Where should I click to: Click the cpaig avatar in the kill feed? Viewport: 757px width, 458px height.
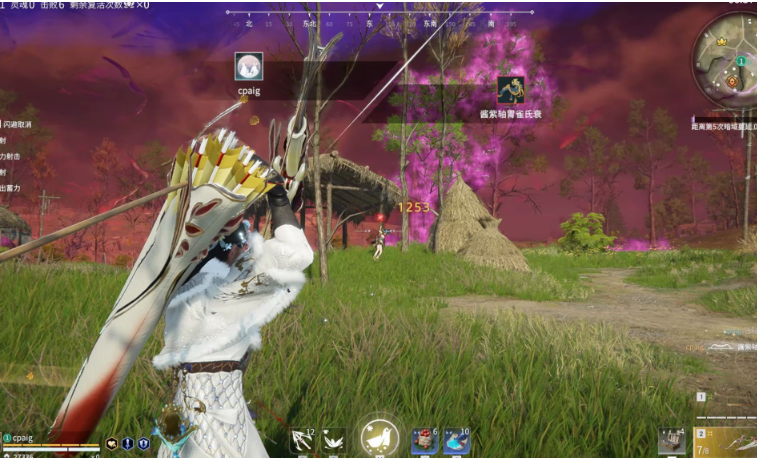[249, 66]
